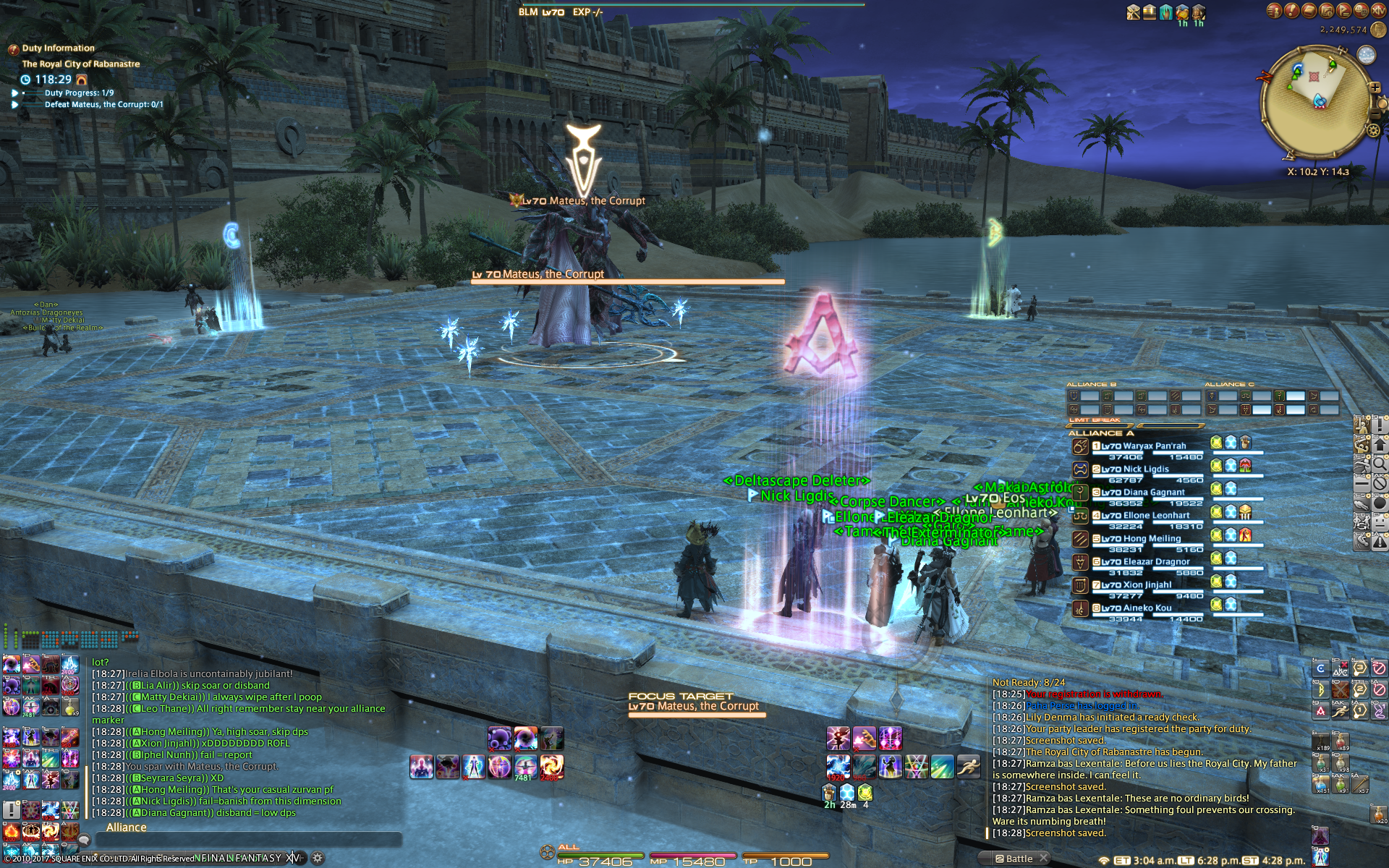Activate the Sprint running-figure ability
The height and width of the screenshot is (868, 1389).
tap(968, 767)
